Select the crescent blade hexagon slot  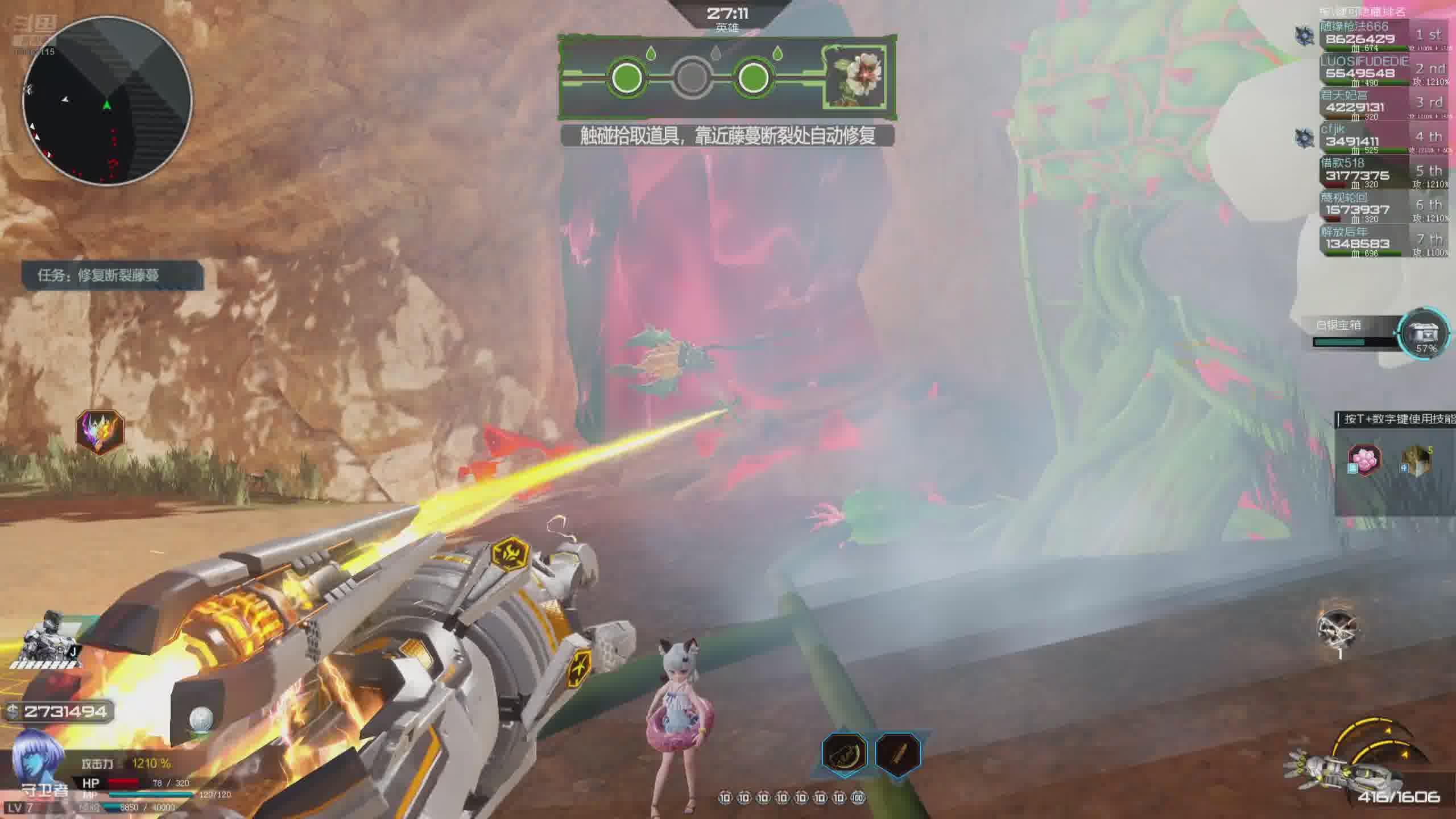coord(845,752)
